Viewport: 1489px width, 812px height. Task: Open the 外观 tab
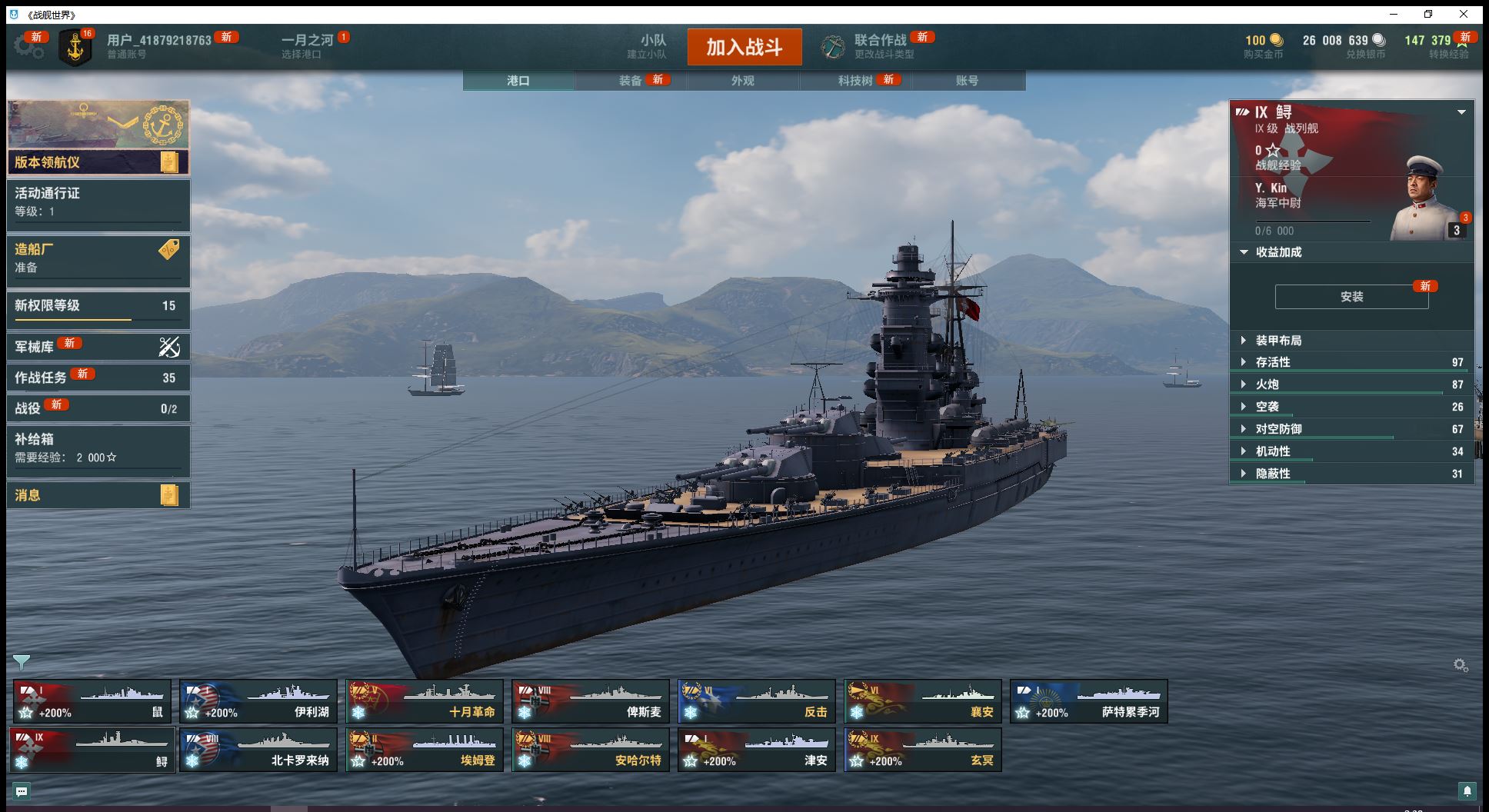pyautogui.click(x=742, y=81)
